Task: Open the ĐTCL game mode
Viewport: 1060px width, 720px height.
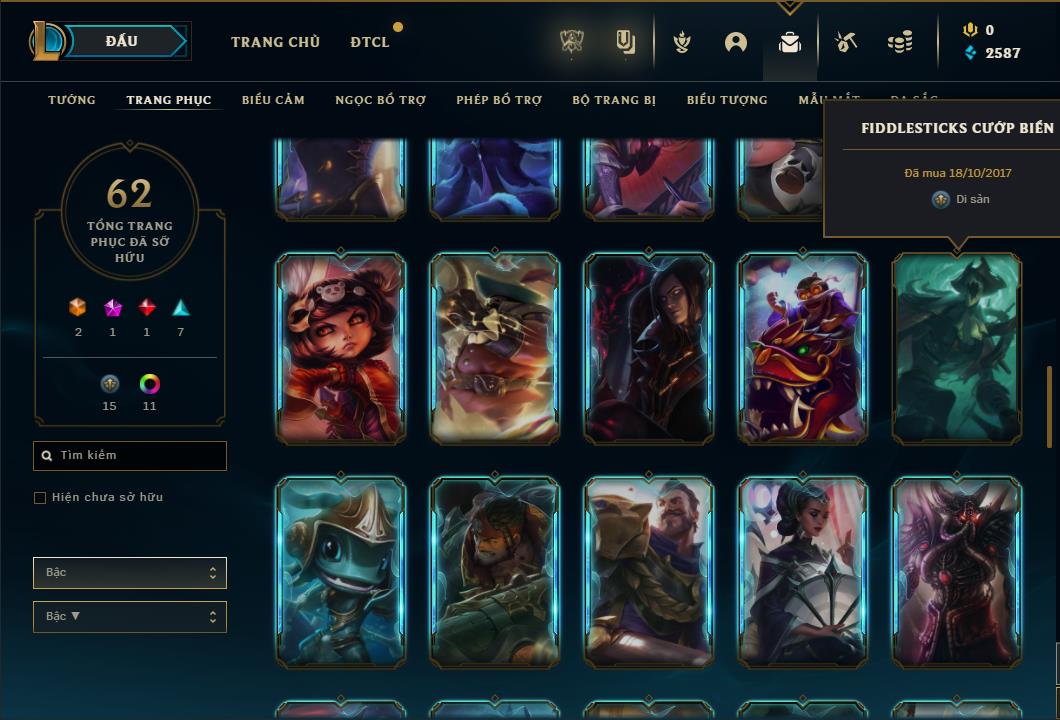Action: [x=370, y=42]
